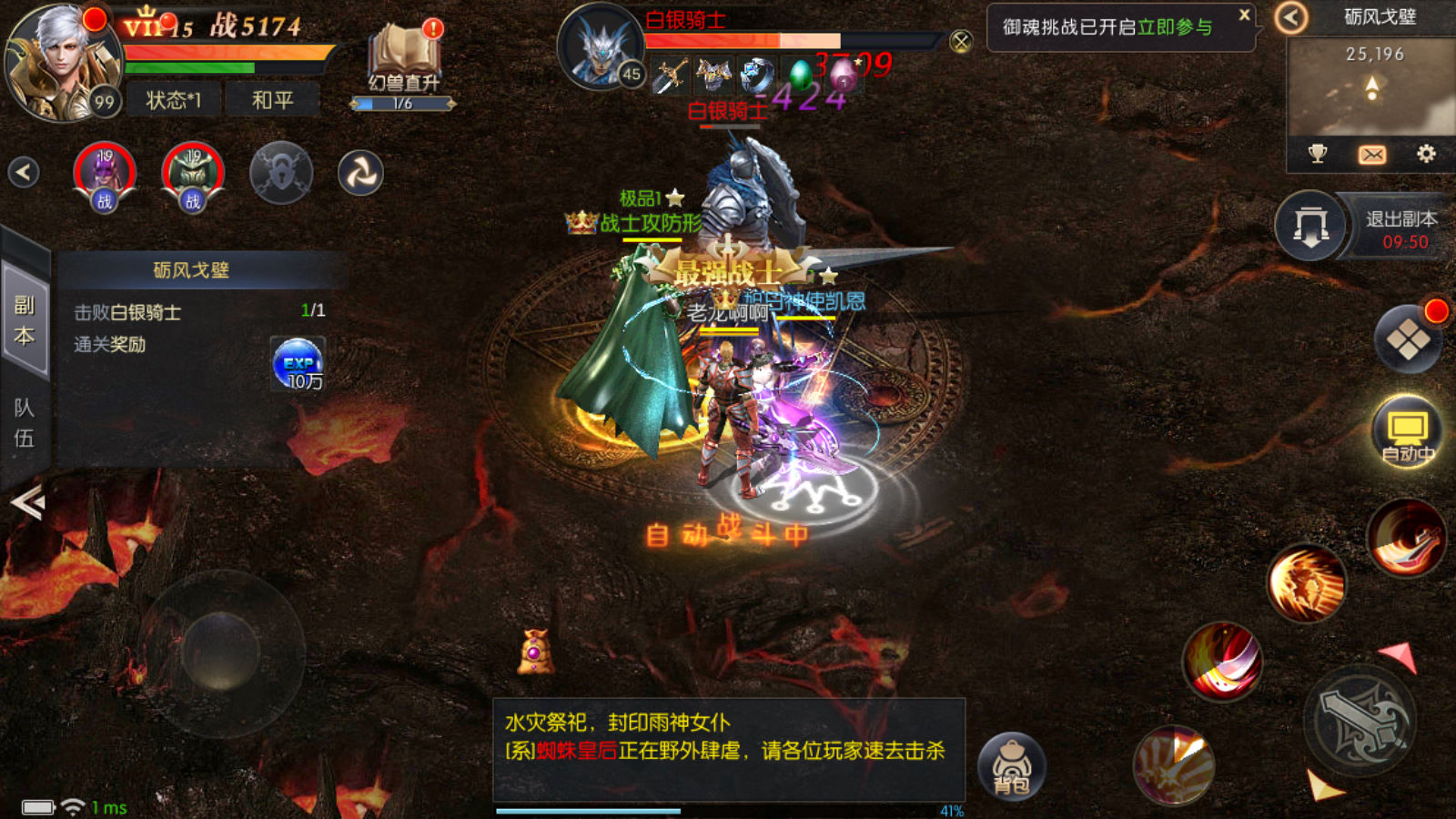The image size is (1456, 819).
Task: Open the 幻兽直升 book icon
Action: tap(404, 60)
